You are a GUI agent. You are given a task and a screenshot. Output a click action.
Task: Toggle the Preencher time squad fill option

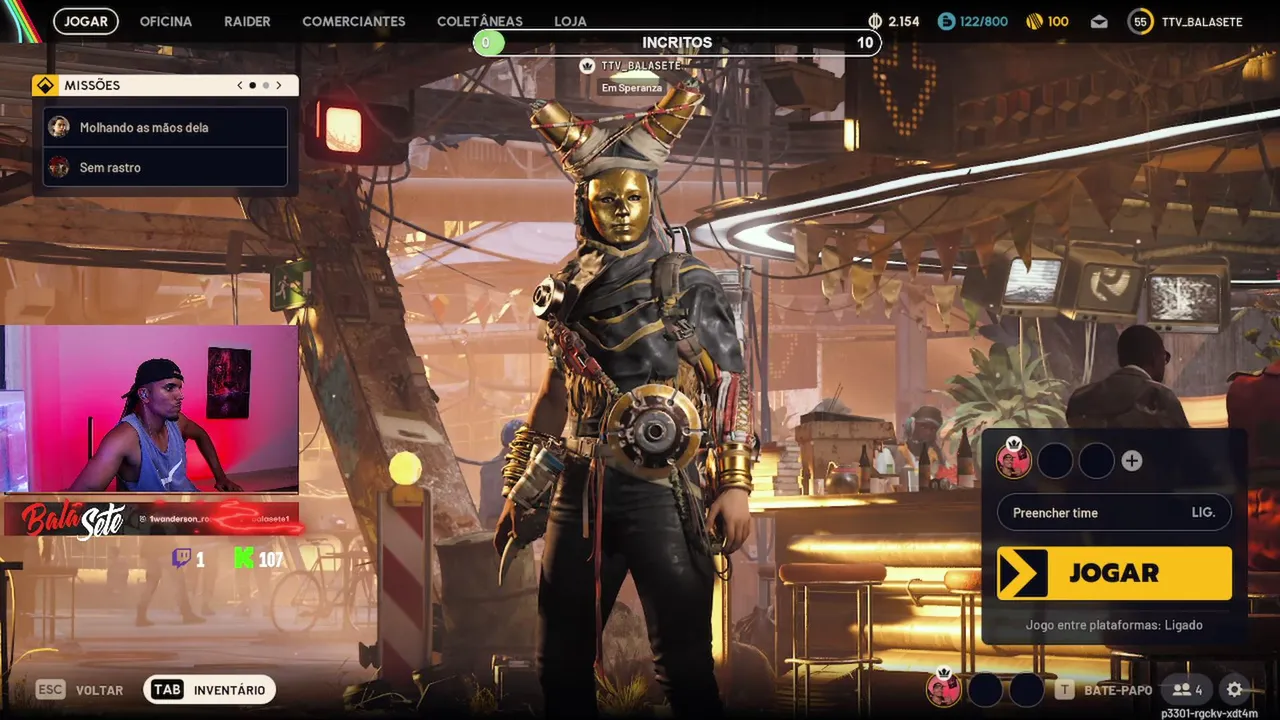pos(1114,513)
